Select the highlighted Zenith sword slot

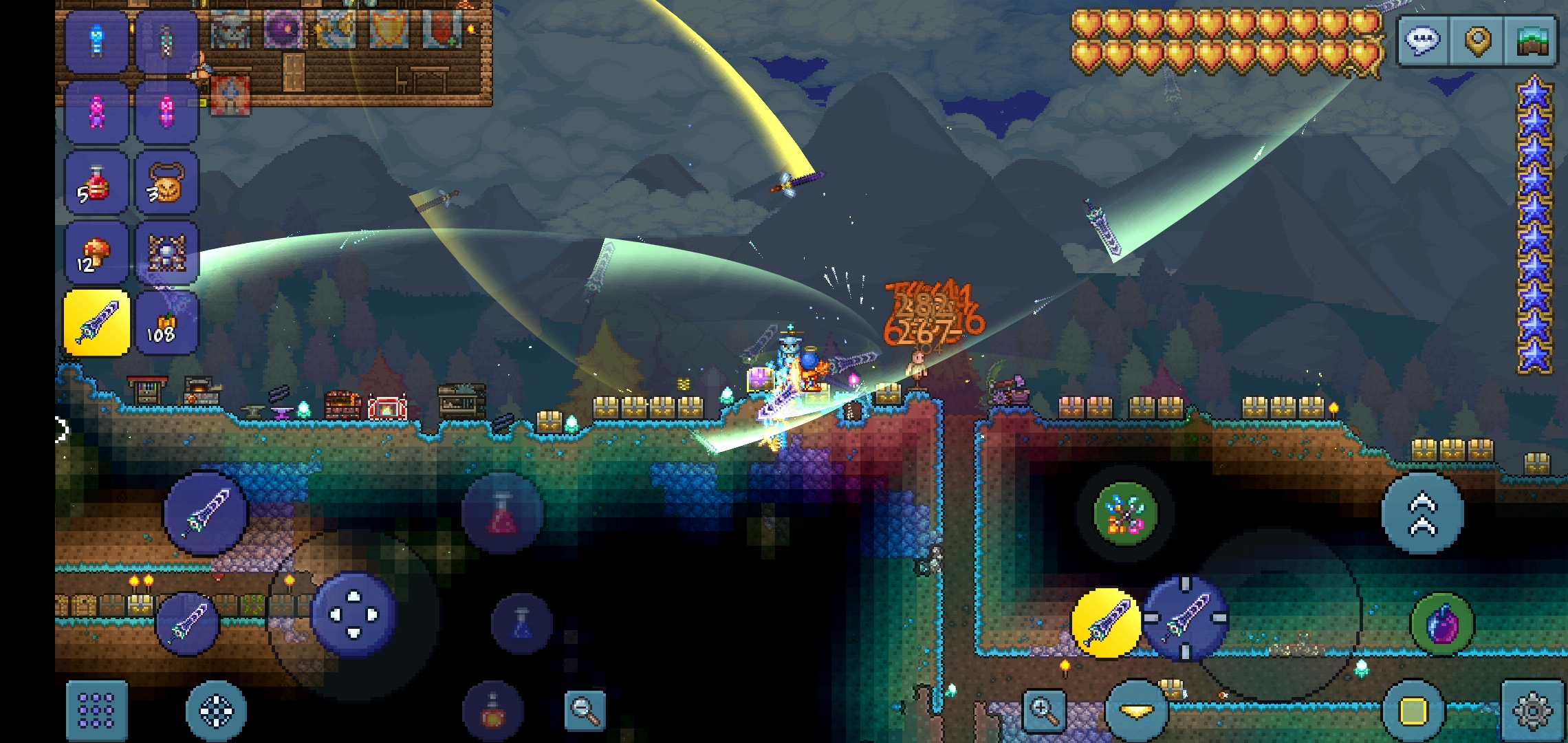click(x=97, y=323)
